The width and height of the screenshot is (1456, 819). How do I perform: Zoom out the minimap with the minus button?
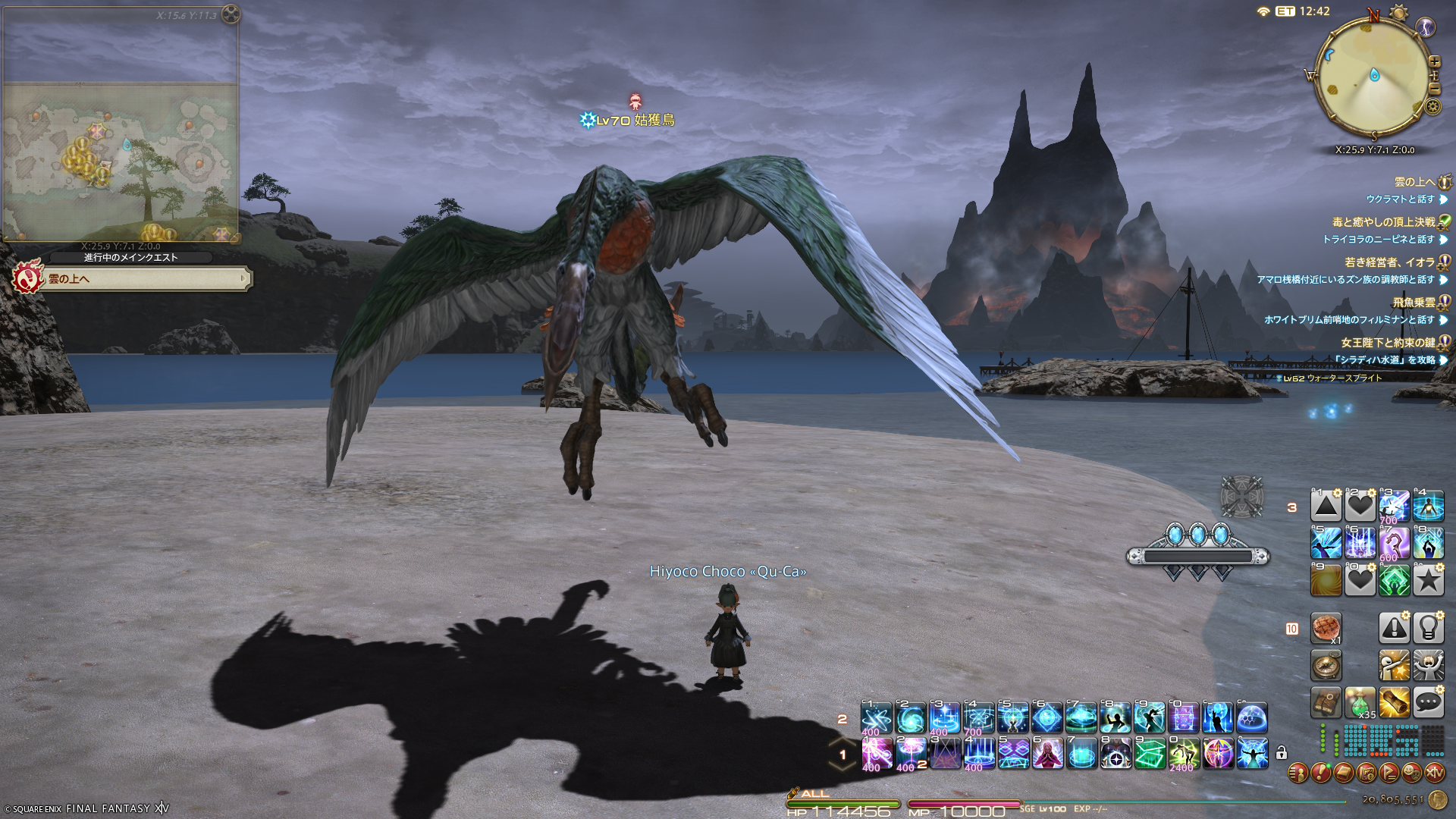click(1434, 89)
